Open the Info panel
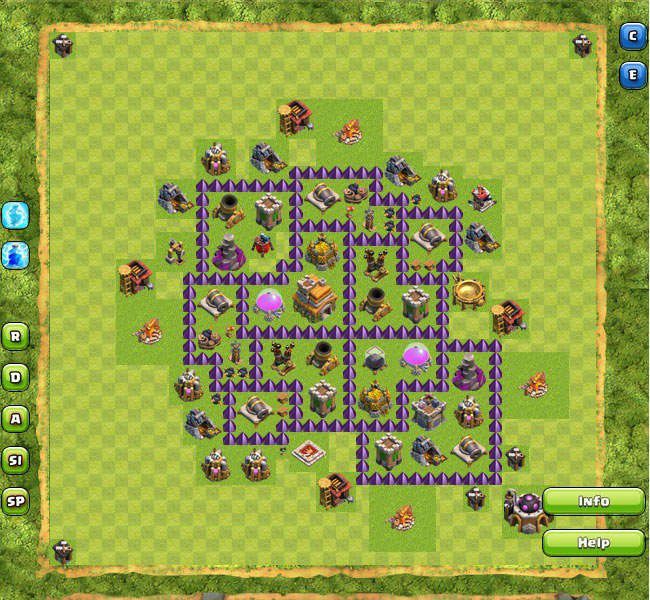This screenshot has width=650, height=600. [x=593, y=501]
